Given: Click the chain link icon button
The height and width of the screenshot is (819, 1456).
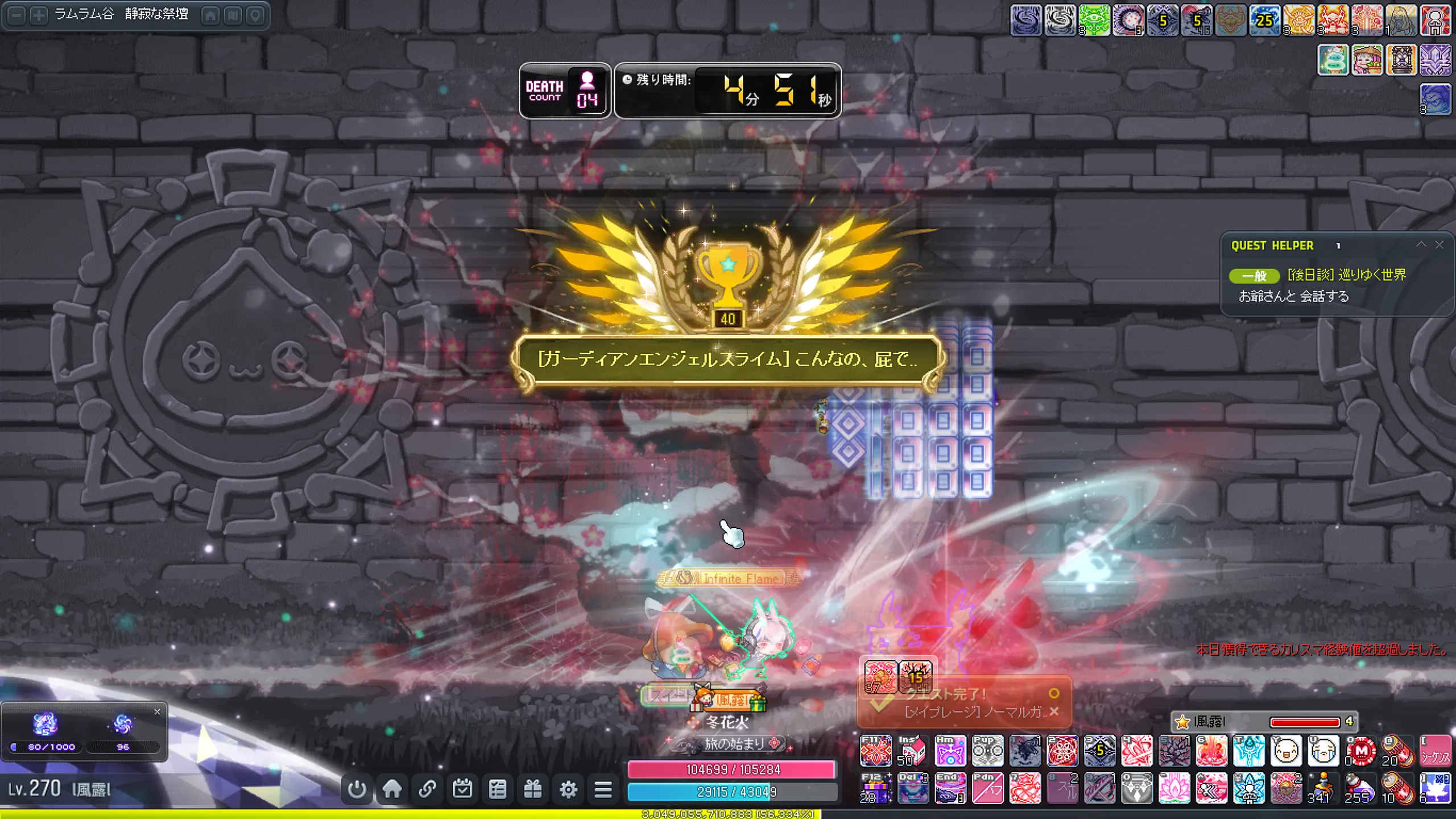Looking at the screenshot, I should pyautogui.click(x=427, y=789).
